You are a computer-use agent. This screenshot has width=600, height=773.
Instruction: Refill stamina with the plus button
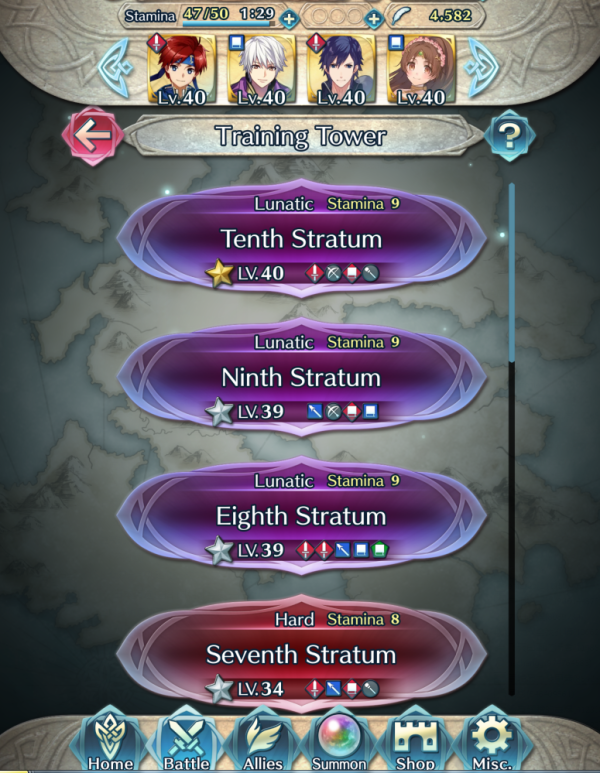289,18
